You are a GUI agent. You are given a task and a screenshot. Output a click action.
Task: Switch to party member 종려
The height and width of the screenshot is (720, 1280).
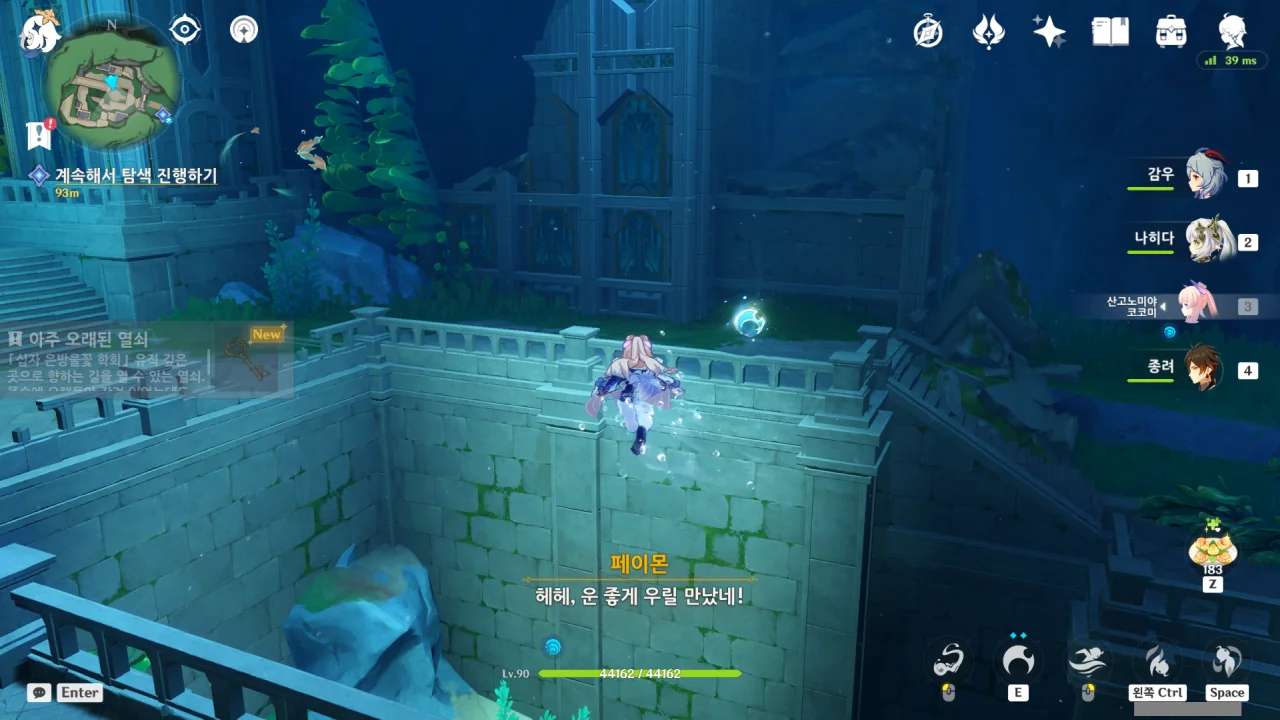(1205, 369)
